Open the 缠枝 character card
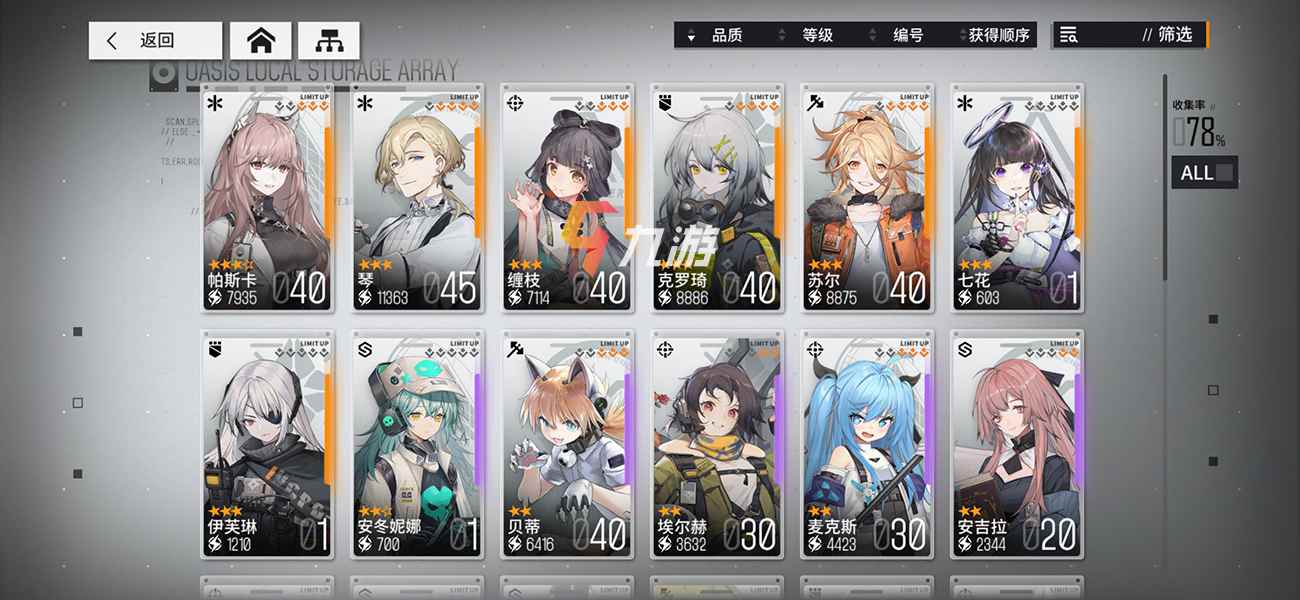1300x600 pixels. [x=567, y=198]
